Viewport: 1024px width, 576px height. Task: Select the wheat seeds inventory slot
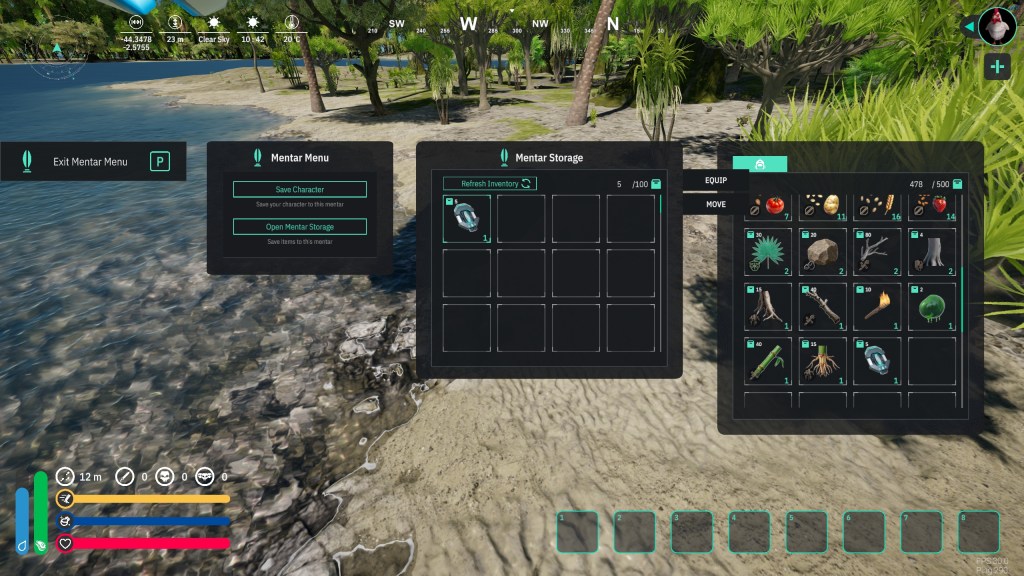tap(876, 205)
